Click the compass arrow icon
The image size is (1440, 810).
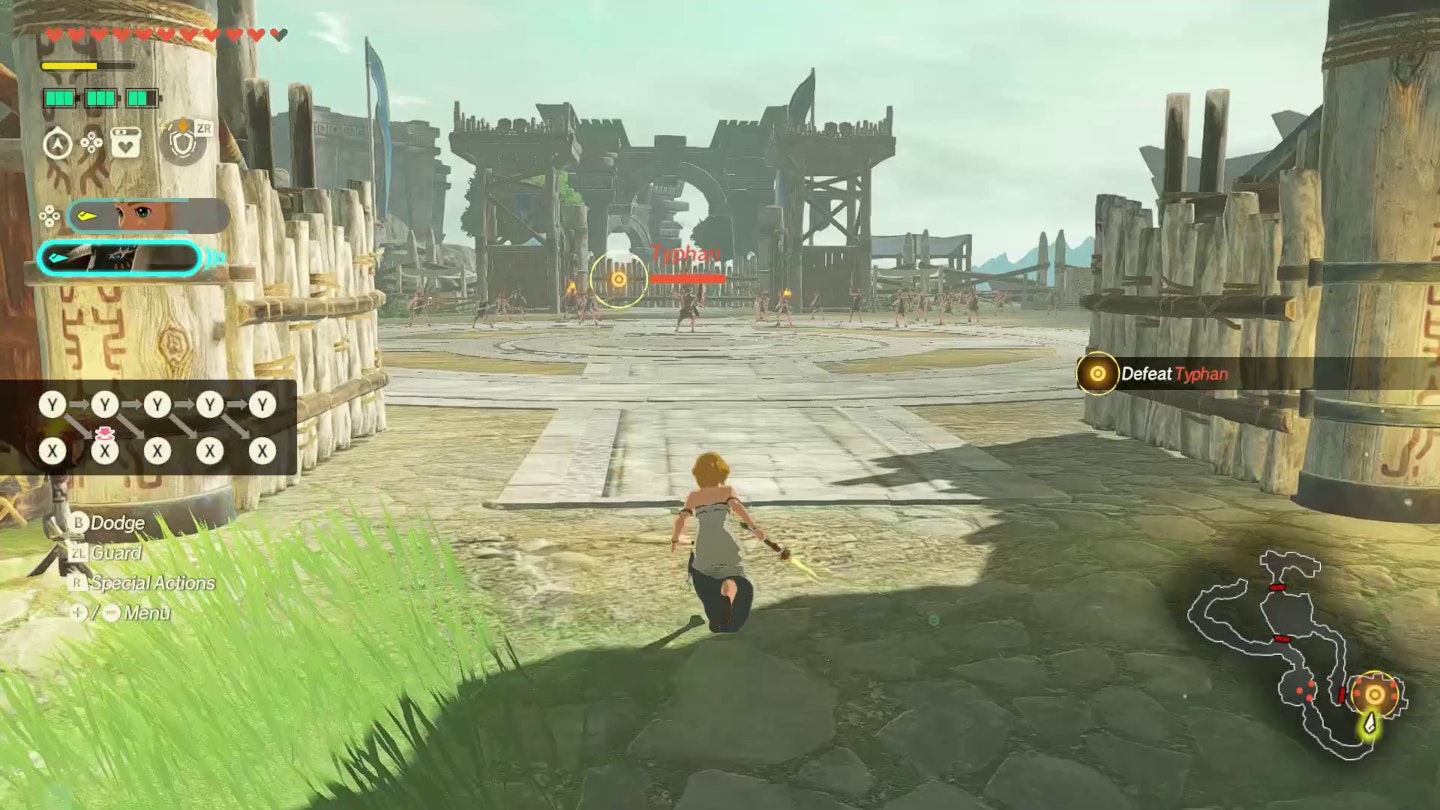(58, 143)
